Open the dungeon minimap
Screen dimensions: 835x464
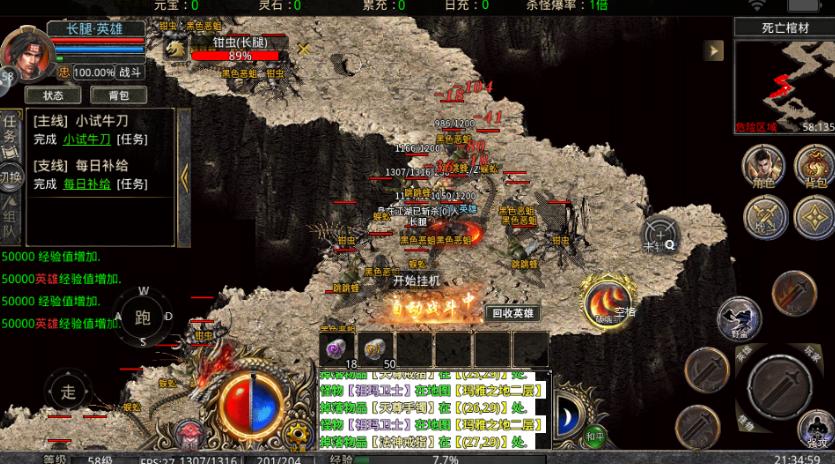[x=784, y=82]
